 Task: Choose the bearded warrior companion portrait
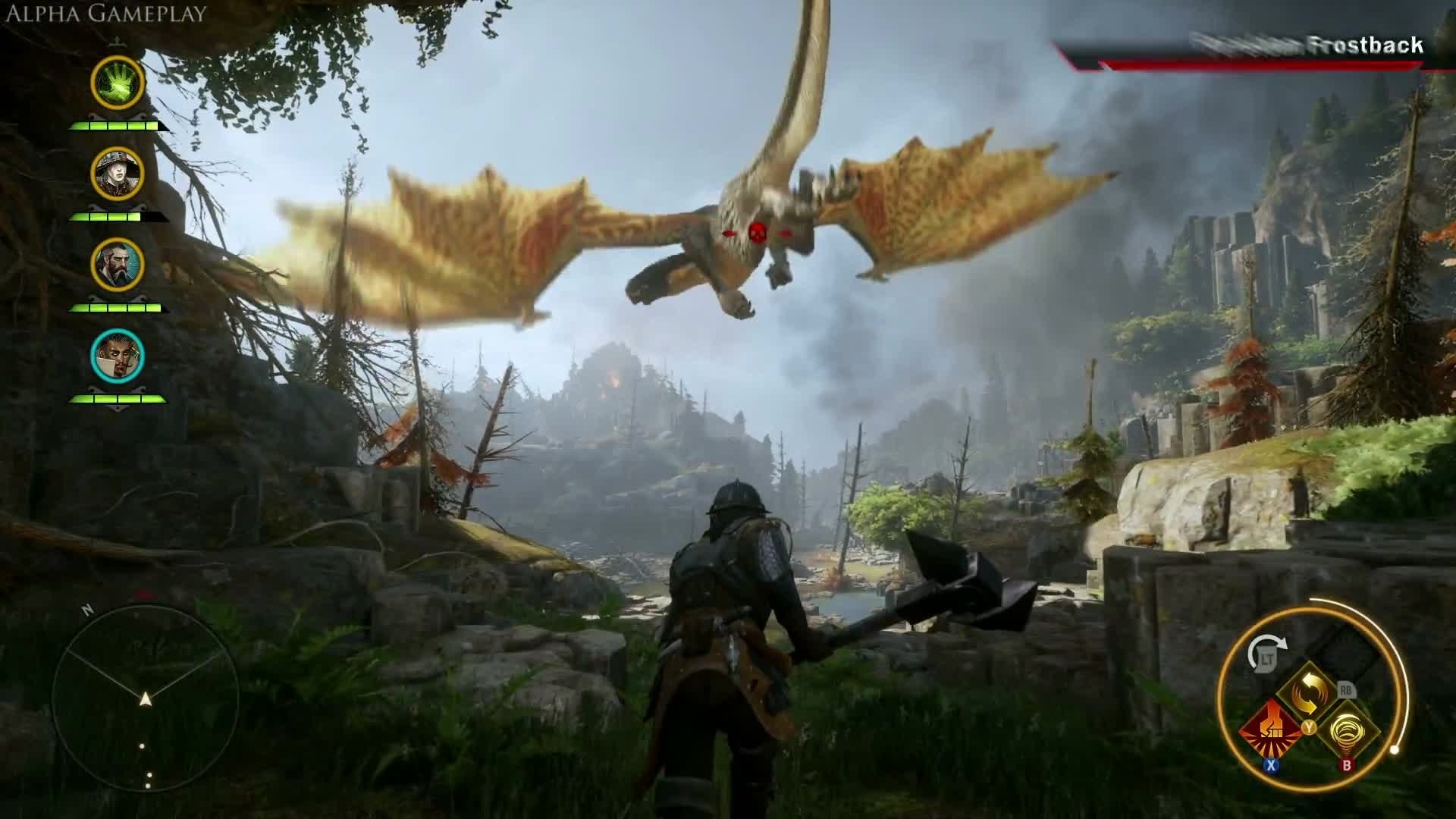pos(118,265)
